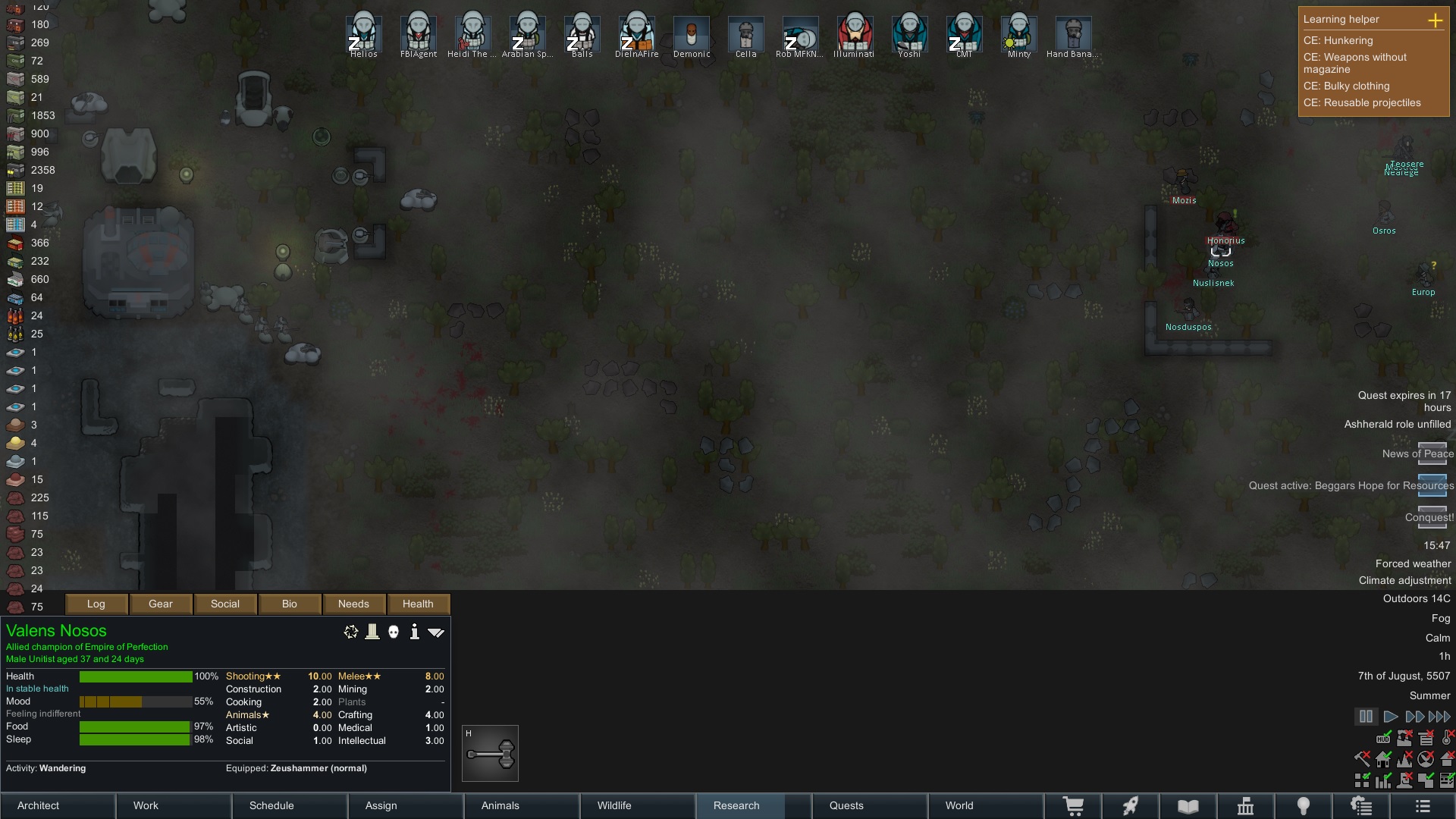
Task: Select colonist Helios portrait
Action: coord(364,34)
